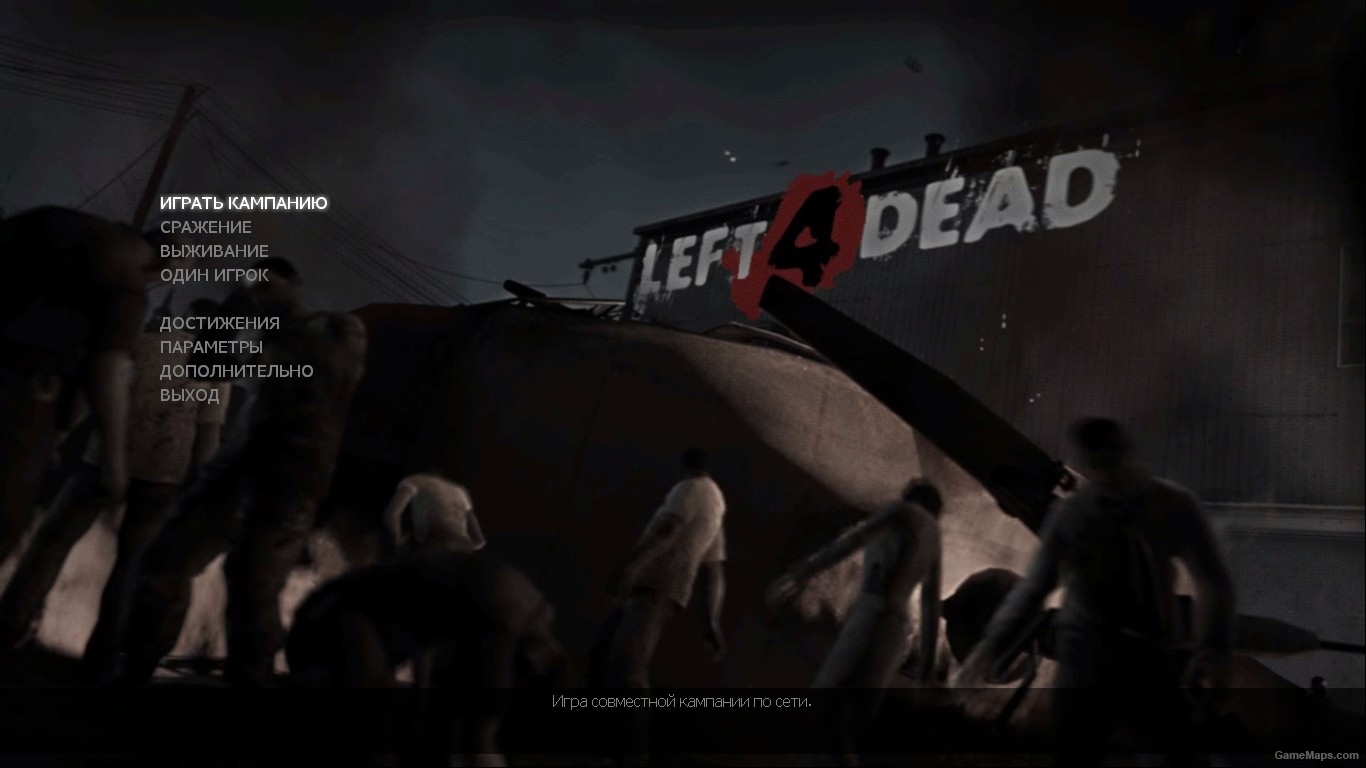This screenshot has height=768, width=1366.
Task: Click the achievements entry above settings
Action: pos(219,323)
